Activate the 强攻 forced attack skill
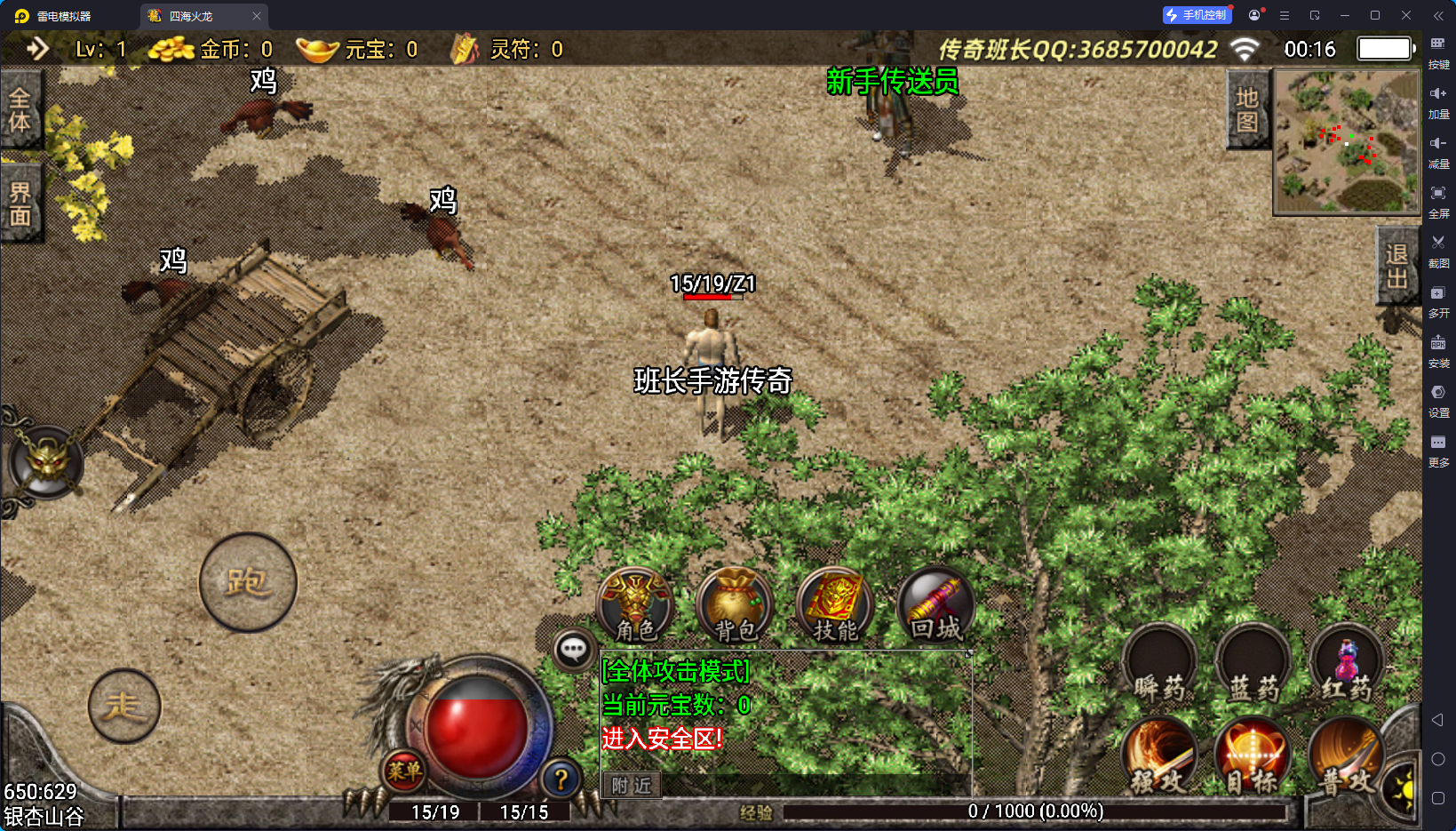 (x=1158, y=757)
